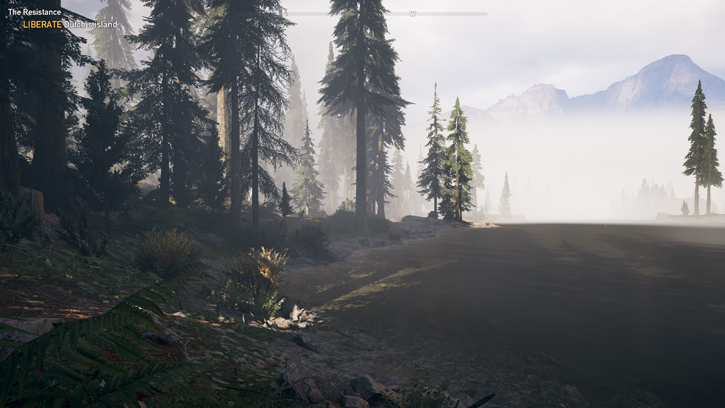Screen dimensions: 725x408
Task: Click the compass bar at top
Action: pos(412,14)
